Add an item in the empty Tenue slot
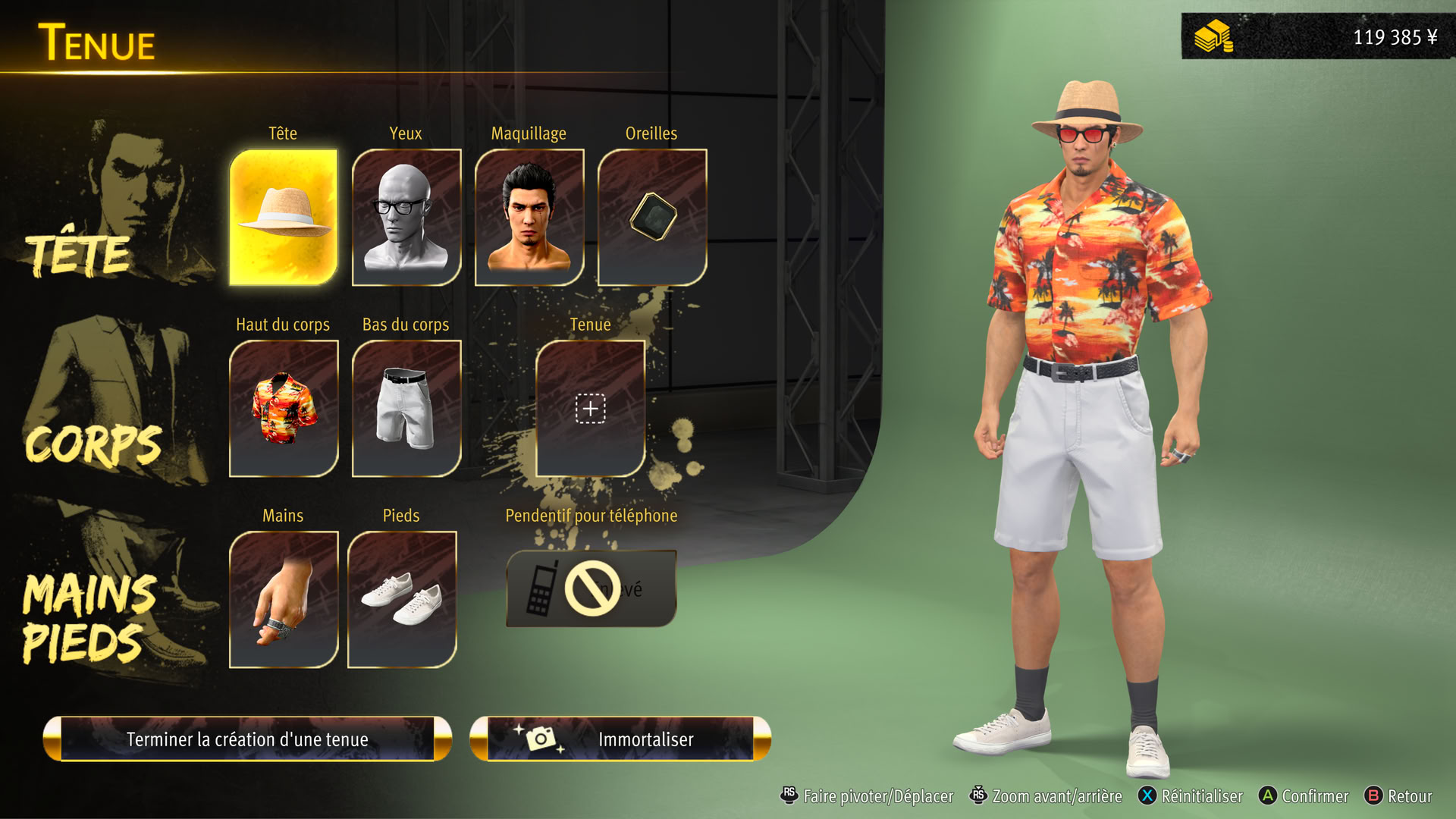 coord(590,409)
